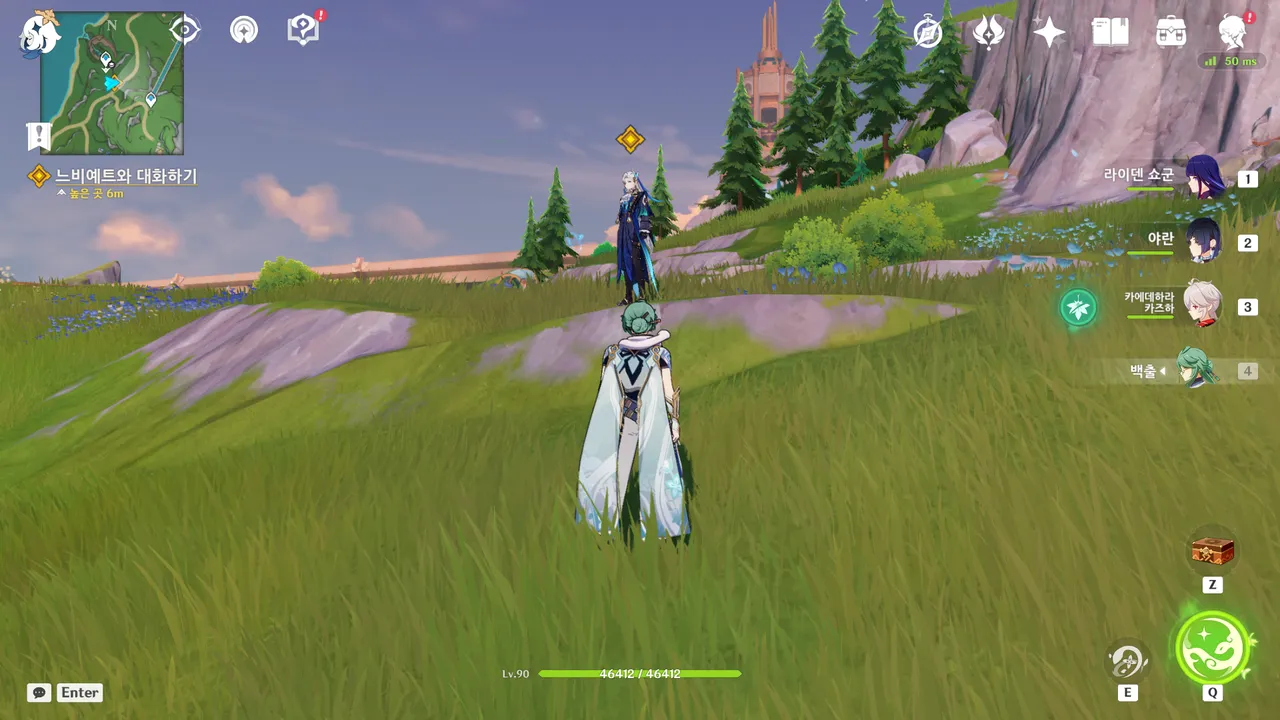Unleash the green elemental burst

pyautogui.click(x=1212, y=648)
